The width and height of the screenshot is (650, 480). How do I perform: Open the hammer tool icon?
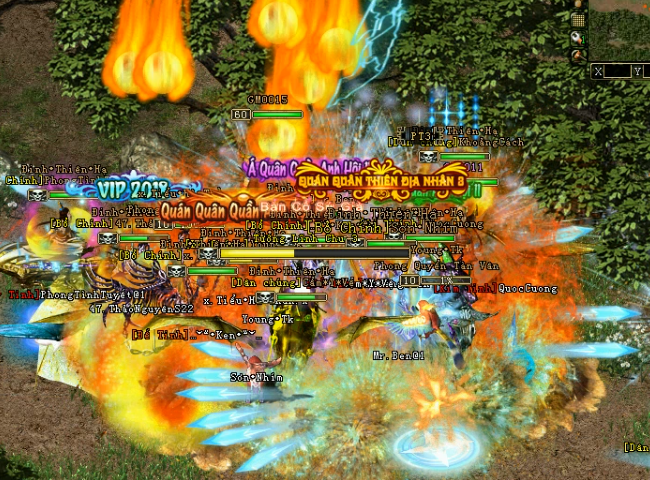pos(577,56)
